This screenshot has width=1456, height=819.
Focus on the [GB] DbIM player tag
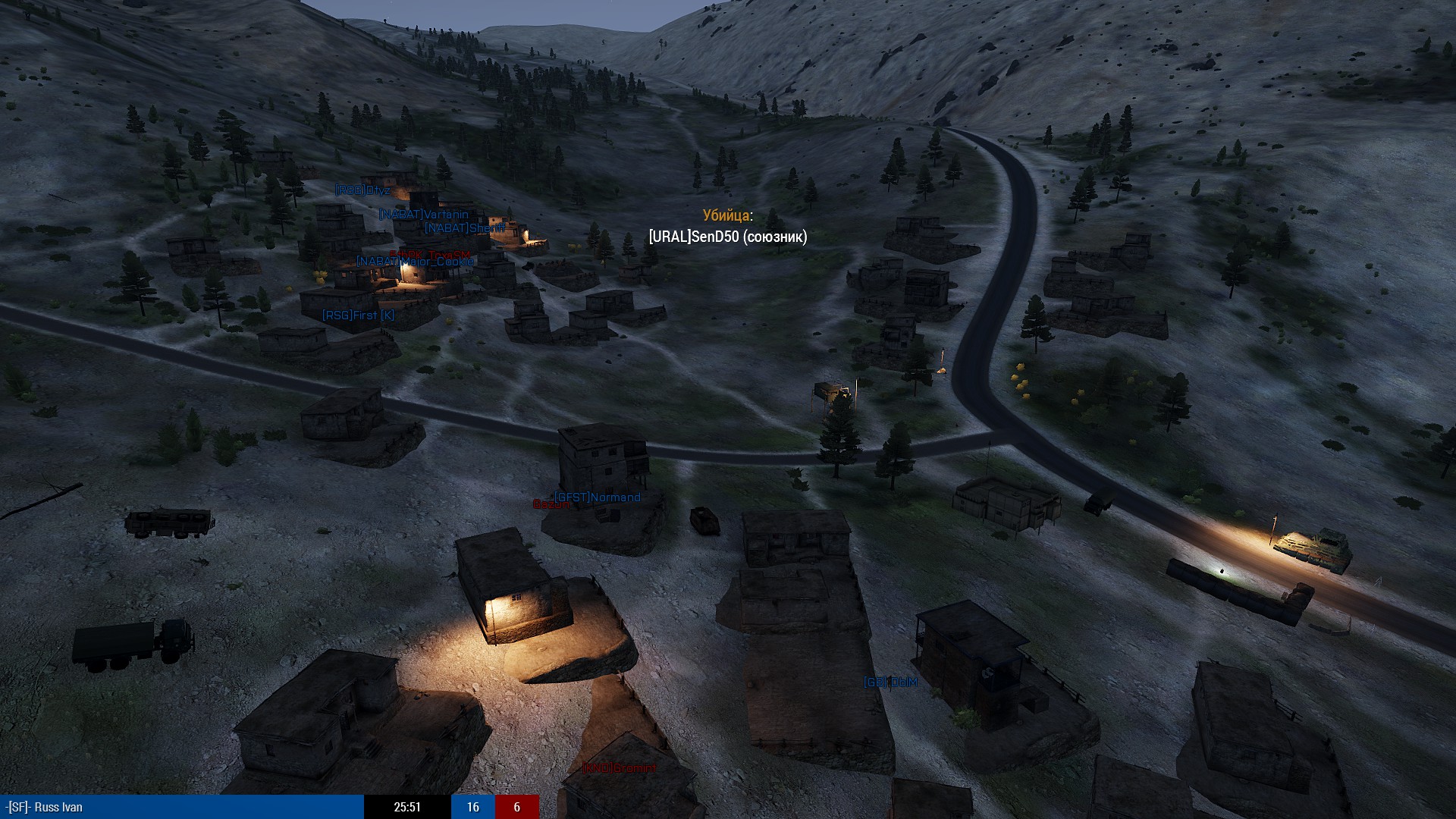click(891, 682)
